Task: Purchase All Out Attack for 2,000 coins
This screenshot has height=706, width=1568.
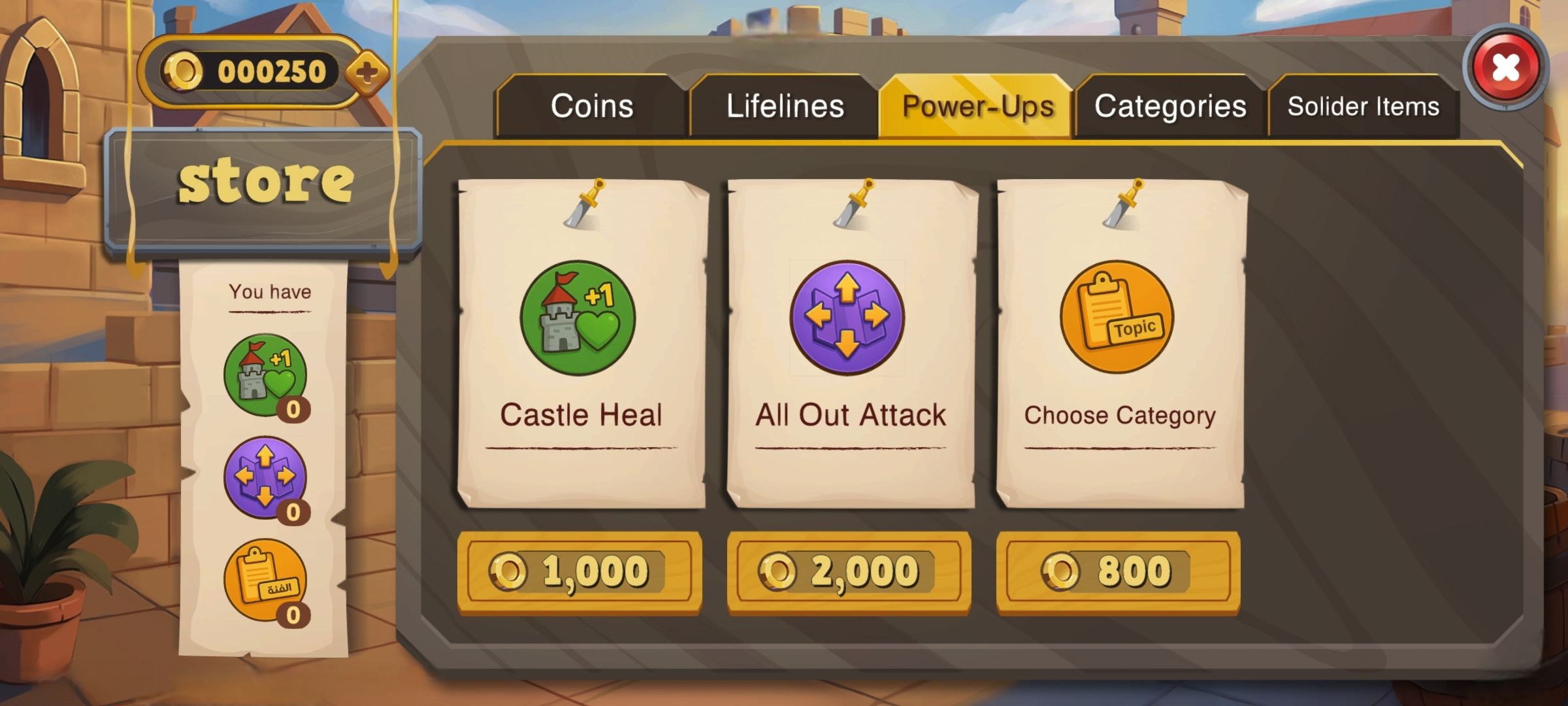Action: (x=849, y=572)
